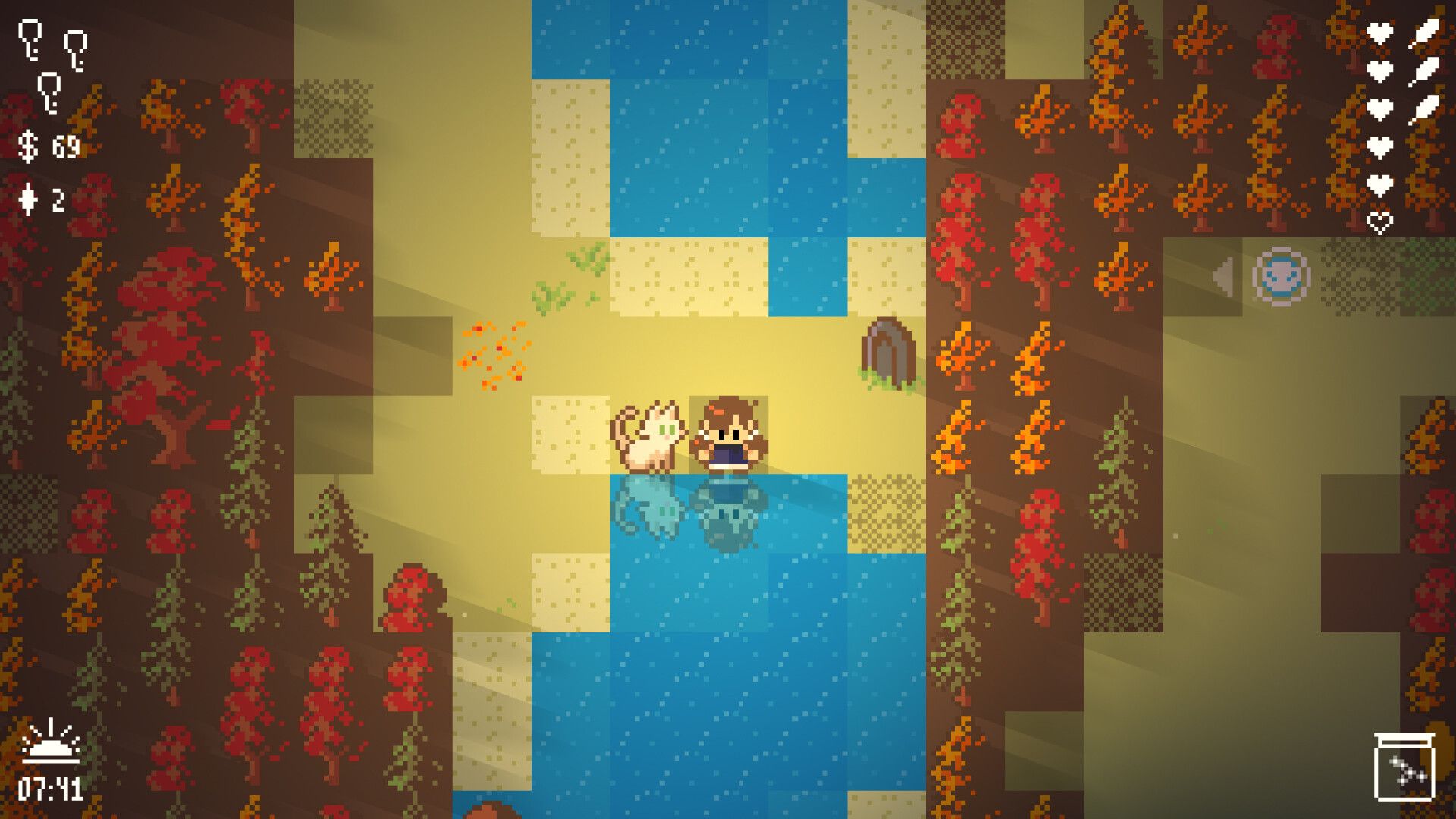1456x819 pixels.
Task: Click the topmost heart in the health bar
Action: (x=1382, y=33)
